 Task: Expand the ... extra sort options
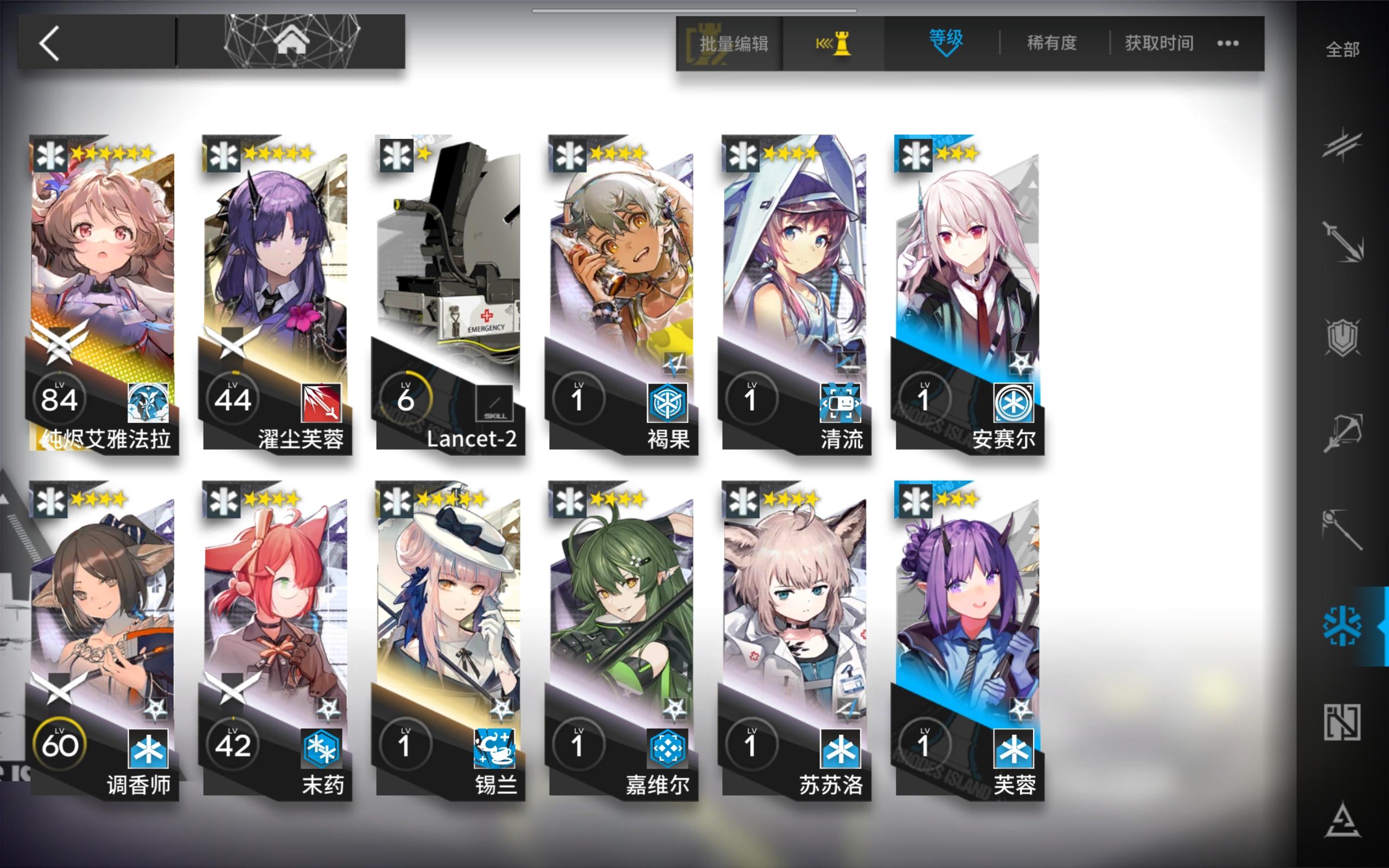[x=1228, y=42]
